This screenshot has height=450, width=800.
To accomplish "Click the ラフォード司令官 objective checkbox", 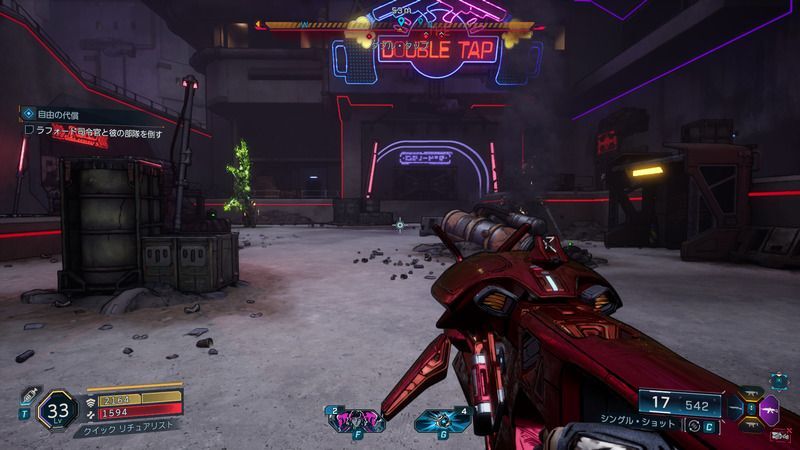I will click(x=30, y=131).
